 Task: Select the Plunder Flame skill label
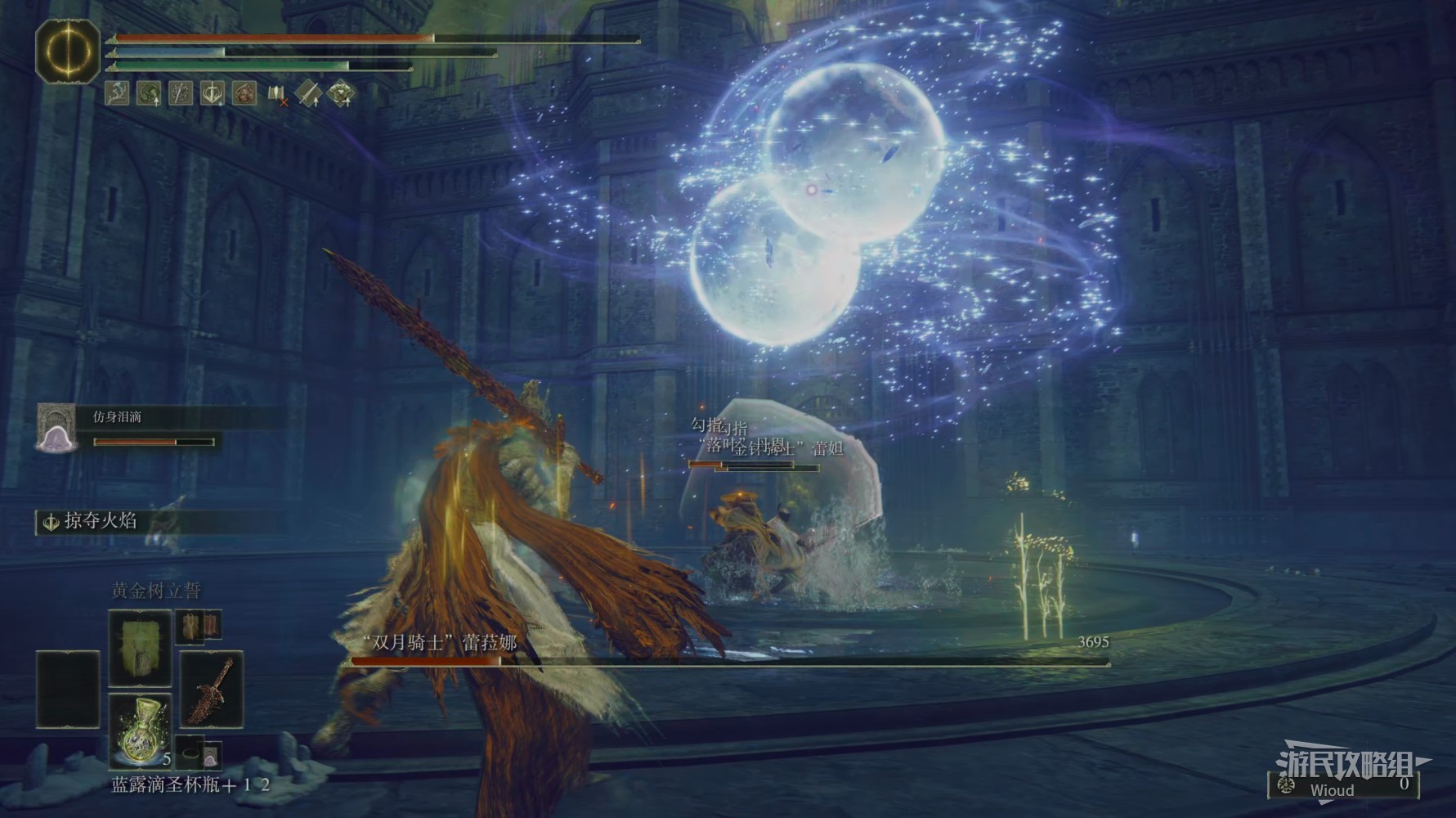pyautogui.click(x=100, y=521)
